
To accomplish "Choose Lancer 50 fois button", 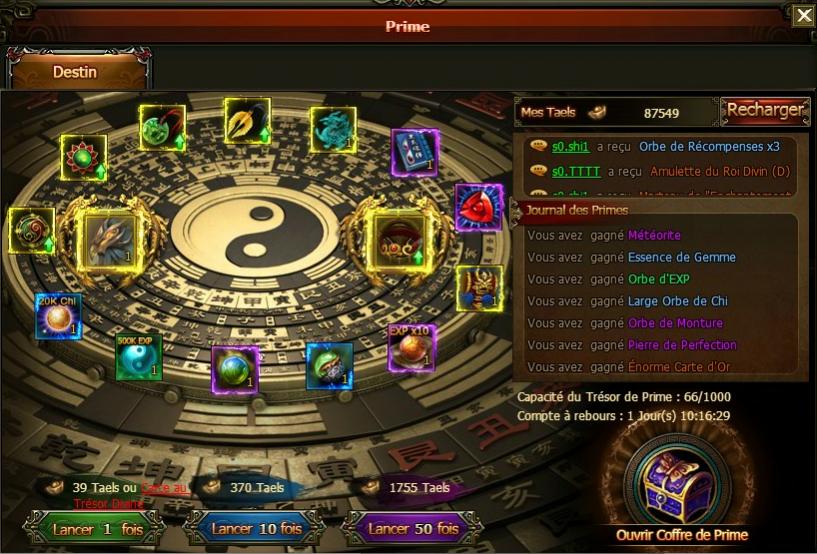I will click(412, 528).
